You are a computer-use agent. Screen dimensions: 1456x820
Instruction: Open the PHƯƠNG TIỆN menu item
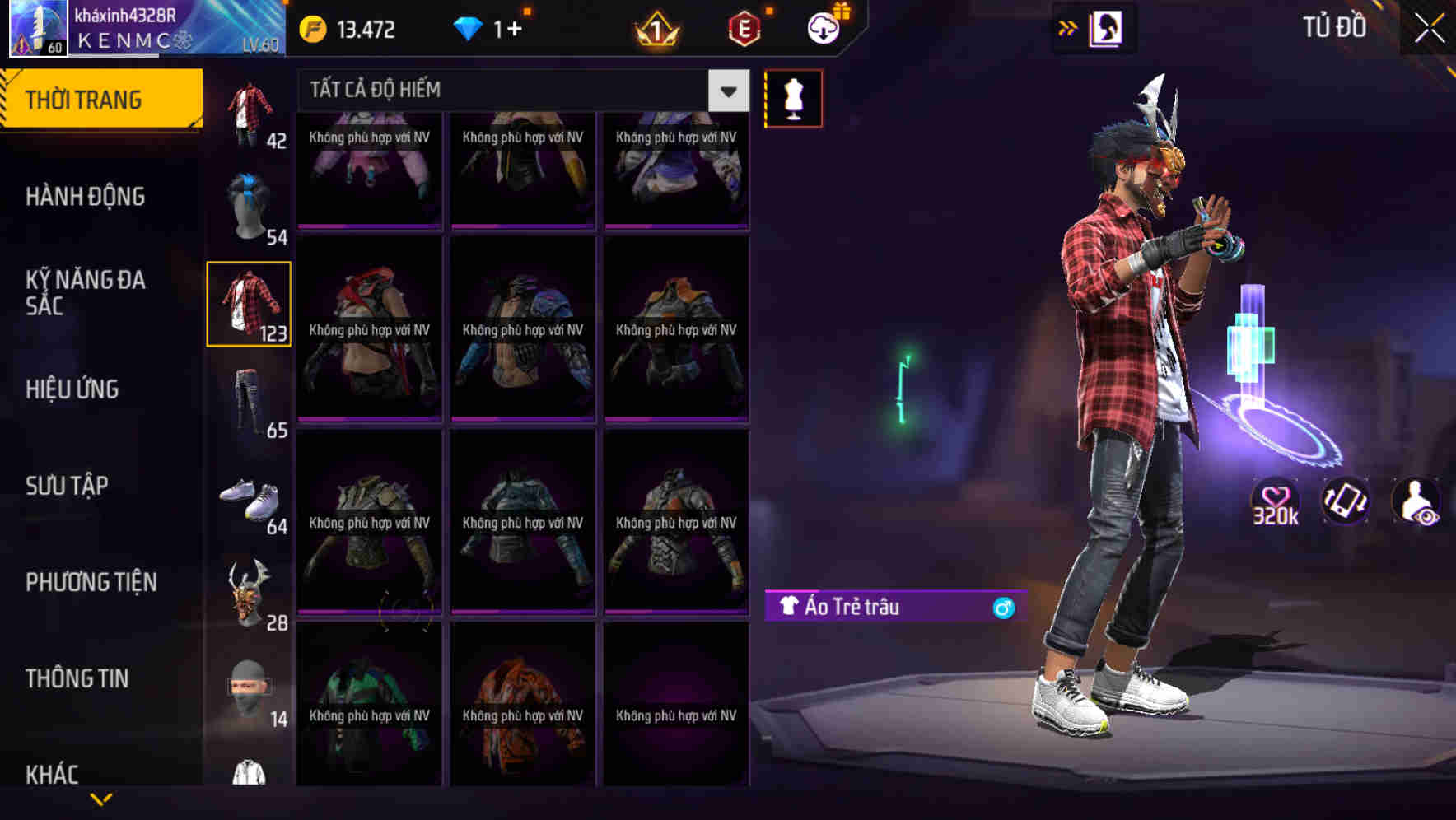tap(91, 581)
